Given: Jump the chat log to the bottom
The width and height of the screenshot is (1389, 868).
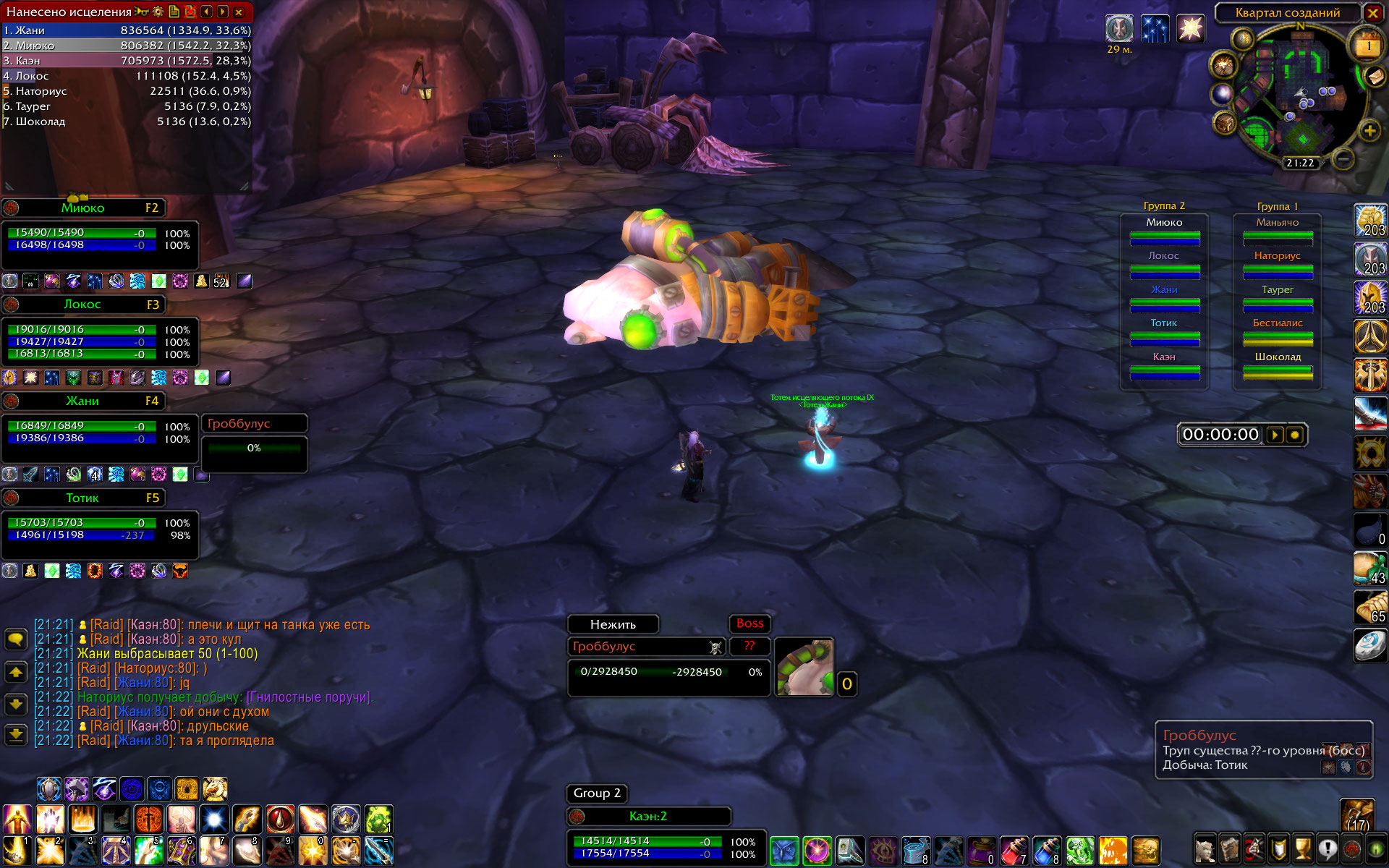Looking at the screenshot, I should point(16,735).
